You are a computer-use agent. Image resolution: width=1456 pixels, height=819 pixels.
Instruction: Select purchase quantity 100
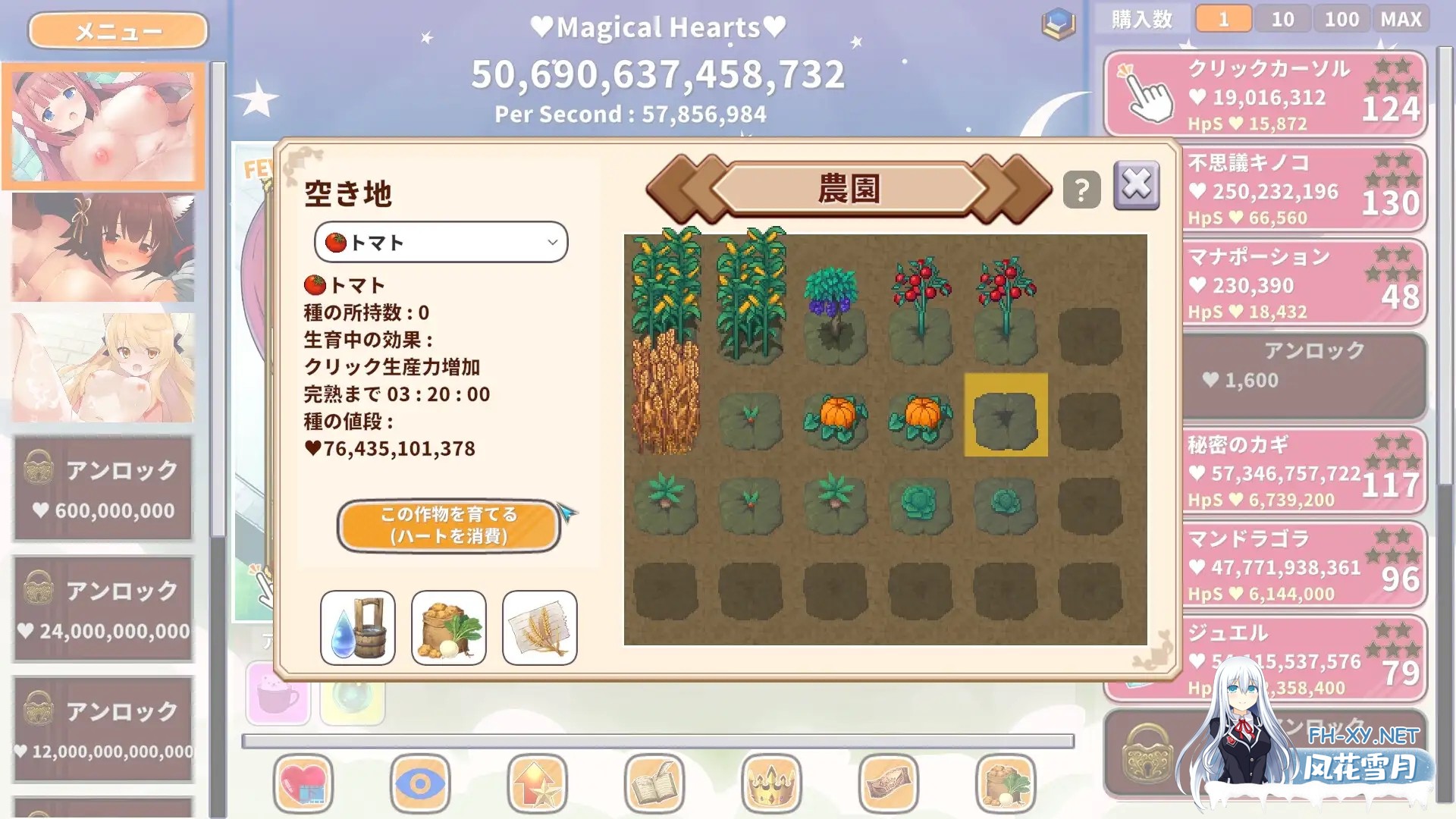(x=1341, y=18)
